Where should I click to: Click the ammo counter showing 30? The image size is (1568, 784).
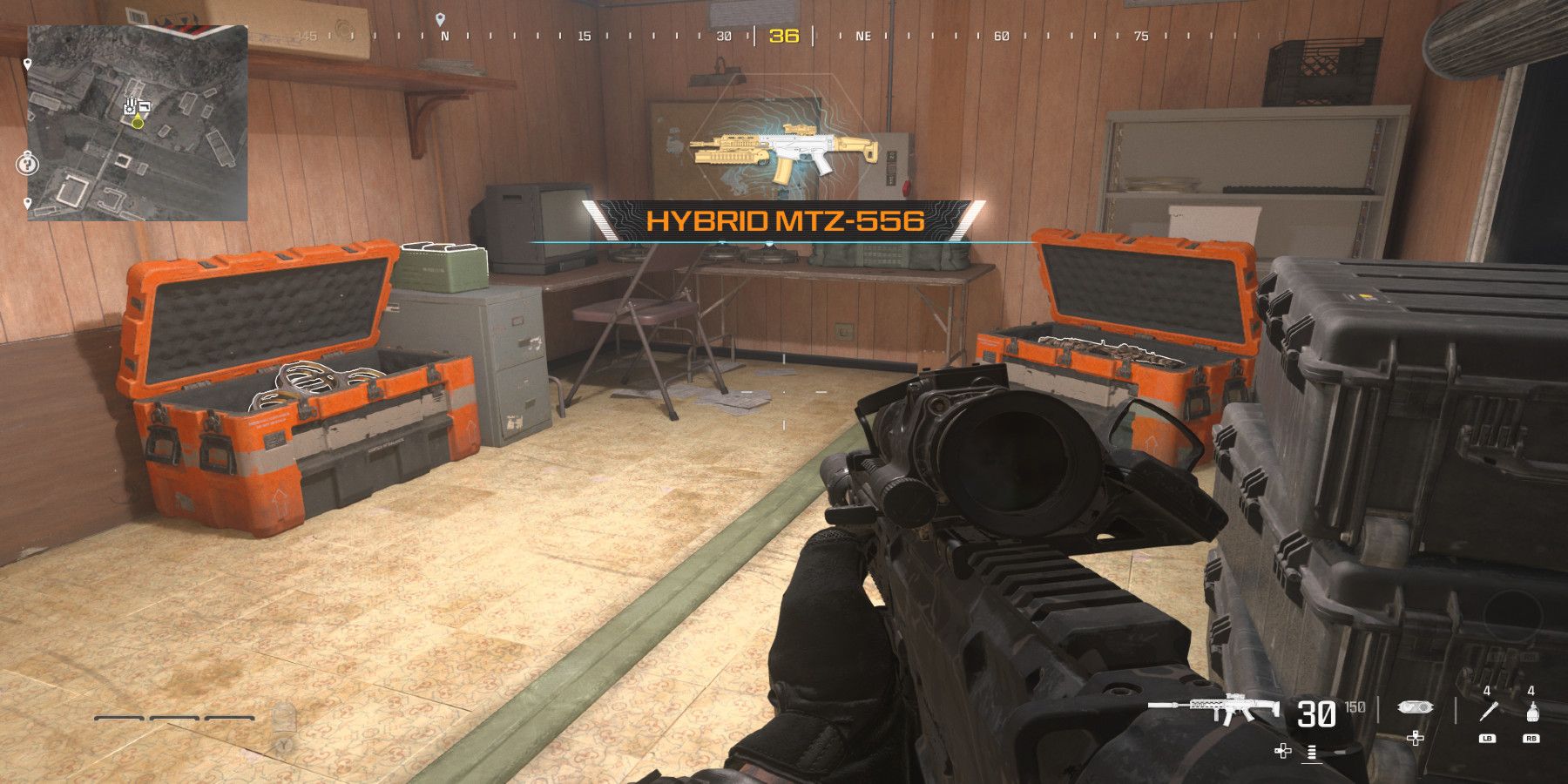1317,713
